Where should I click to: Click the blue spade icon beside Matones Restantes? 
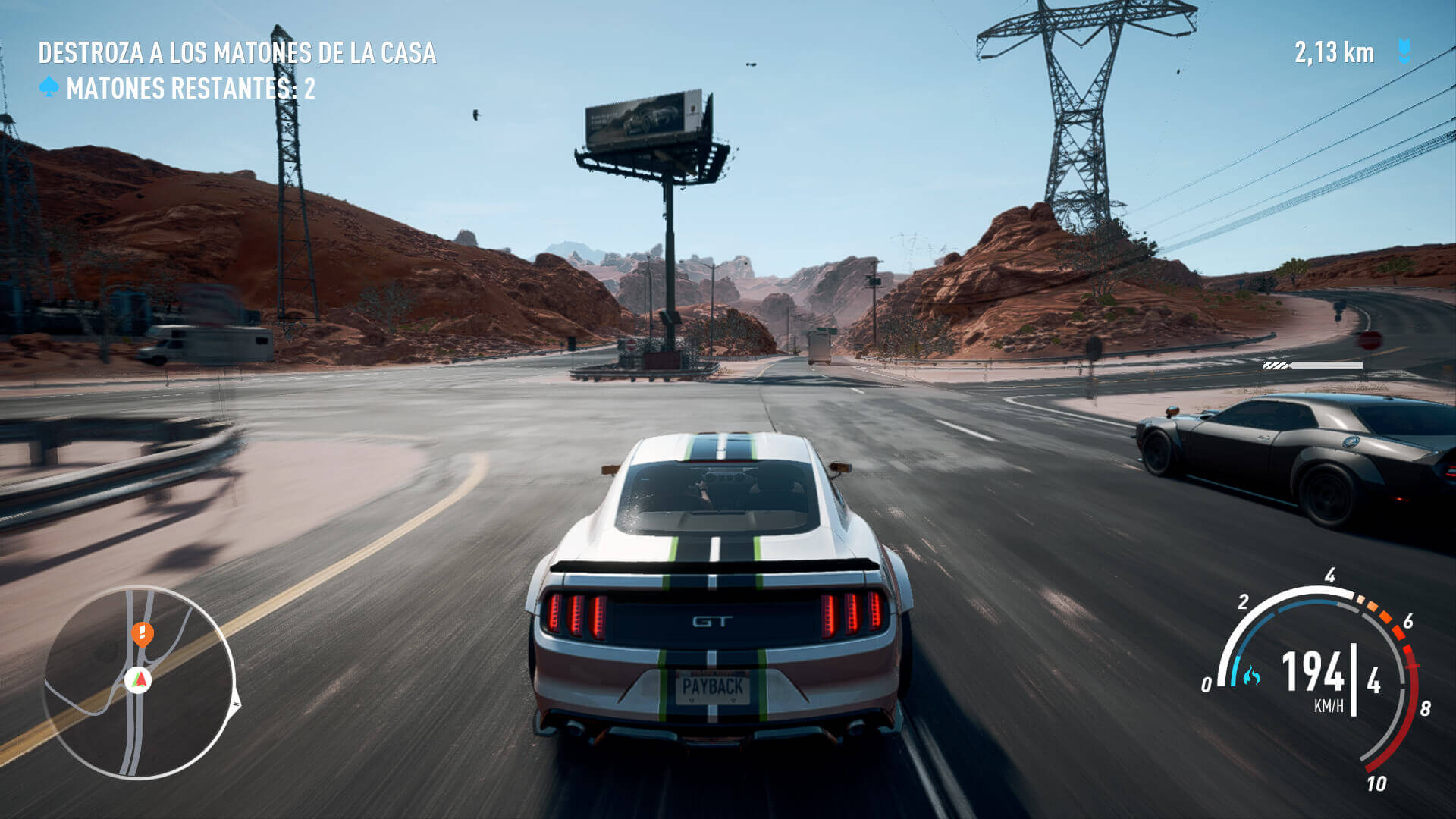(x=49, y=87)
